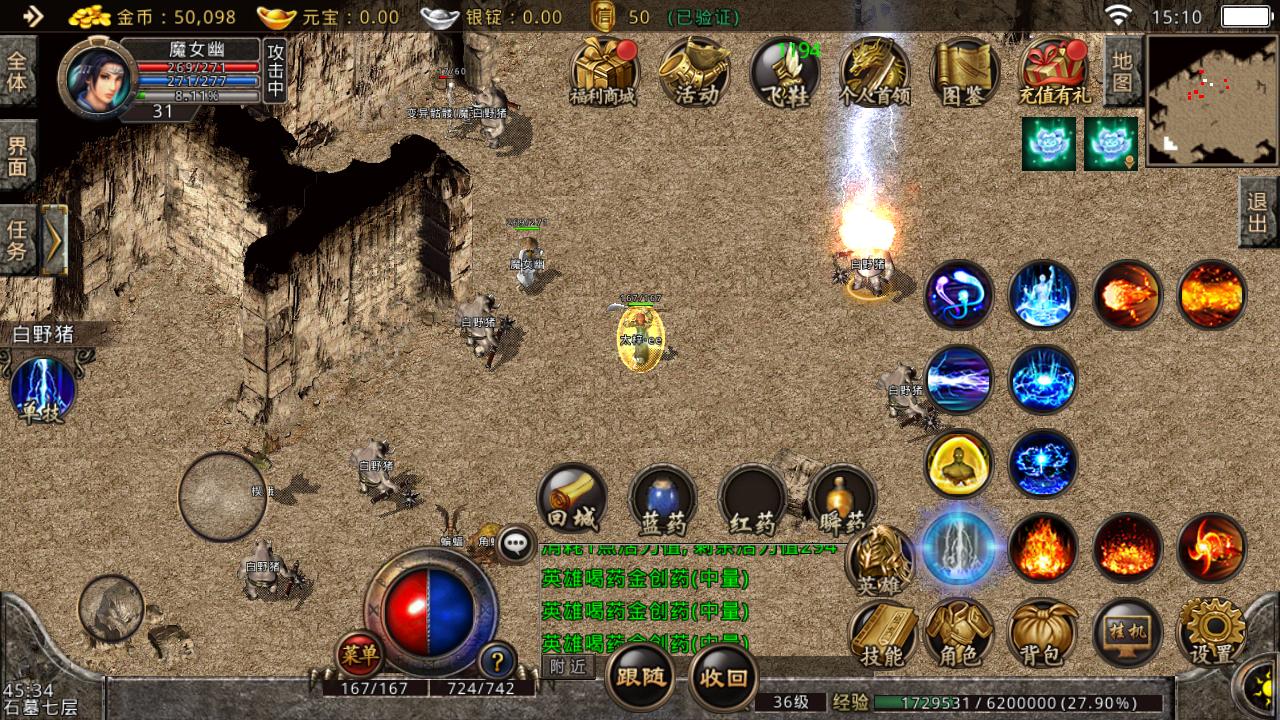
Task: Open the 充值有礼 recharge gift box
Action: click(x=1055, y=72)
